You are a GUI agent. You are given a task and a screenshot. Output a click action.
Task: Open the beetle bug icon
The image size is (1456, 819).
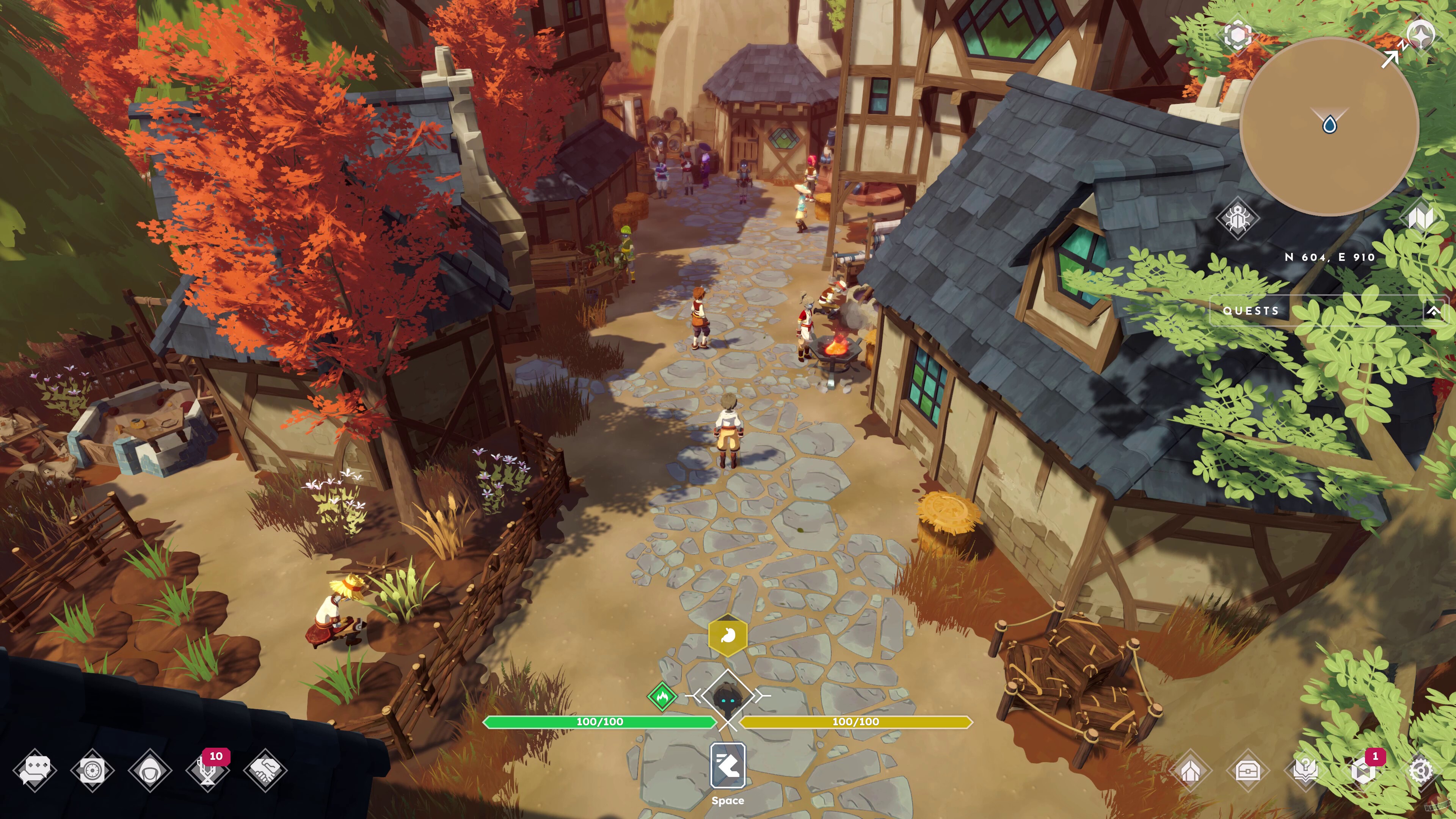1238,218
